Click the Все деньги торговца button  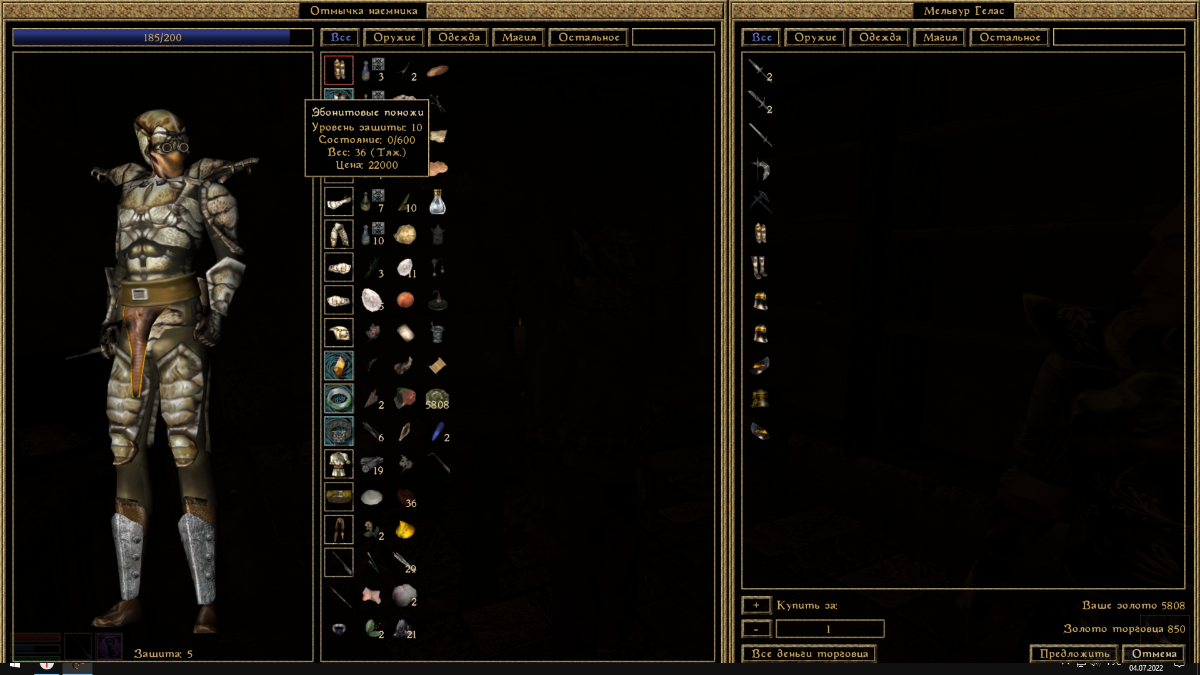pos(809,654)
